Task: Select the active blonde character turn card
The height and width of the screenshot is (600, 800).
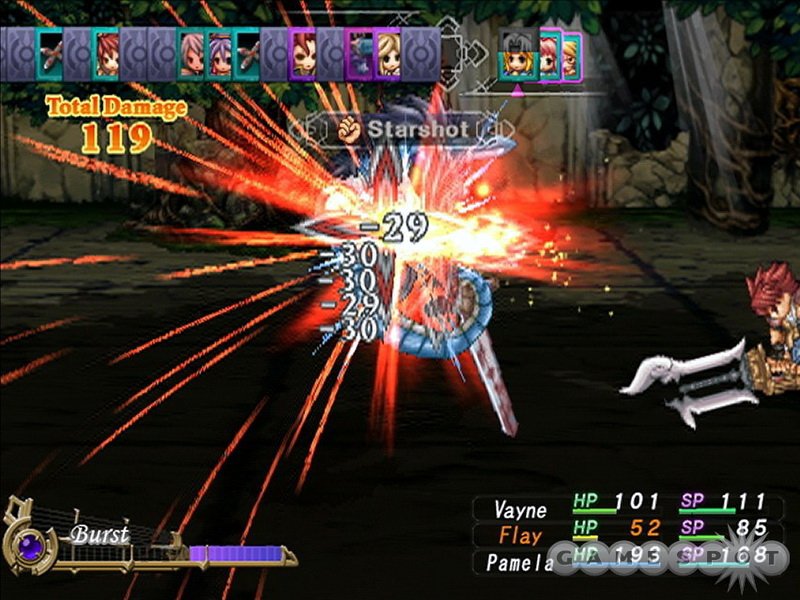Action: coord(517,59)
